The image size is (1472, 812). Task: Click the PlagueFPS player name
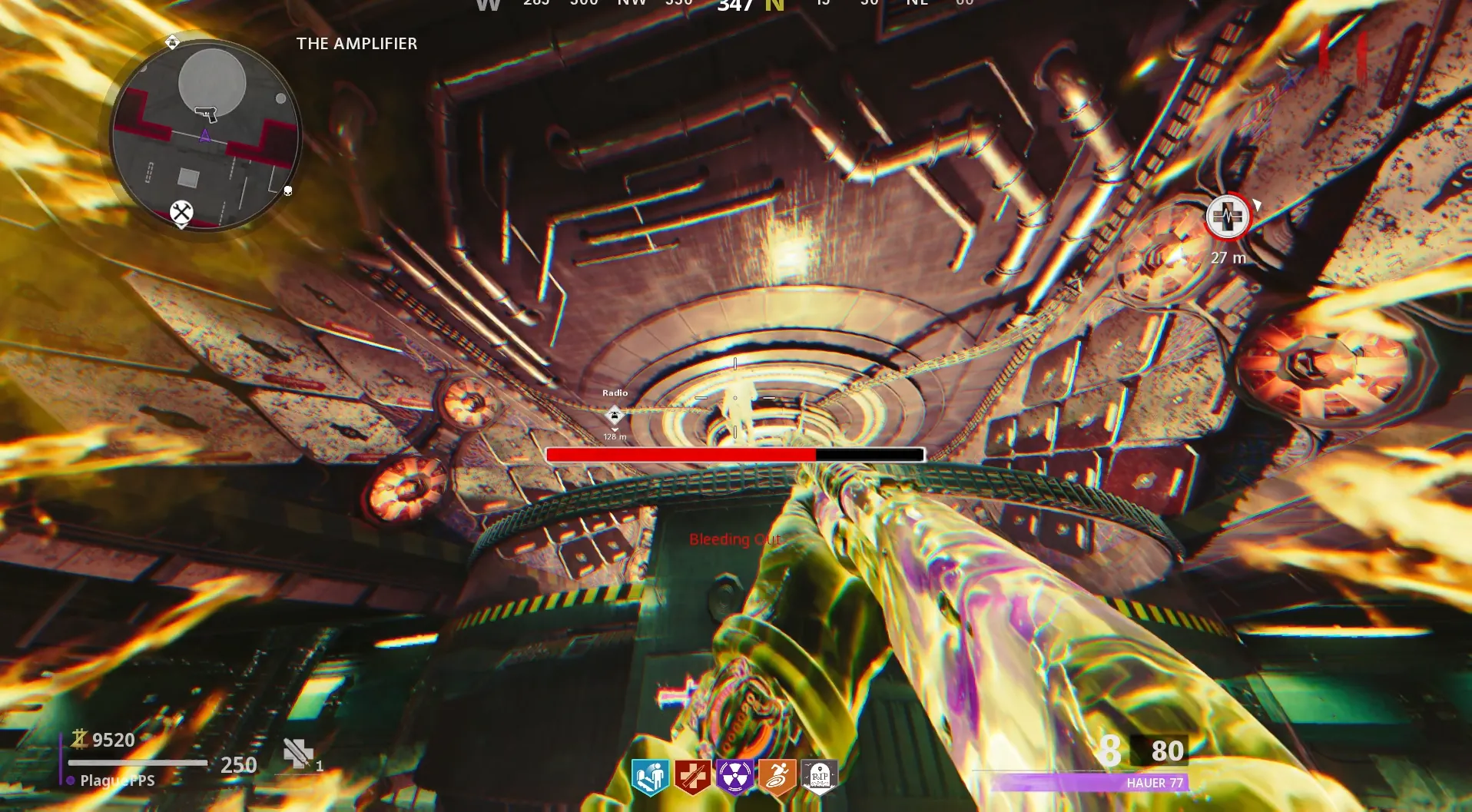118,781
